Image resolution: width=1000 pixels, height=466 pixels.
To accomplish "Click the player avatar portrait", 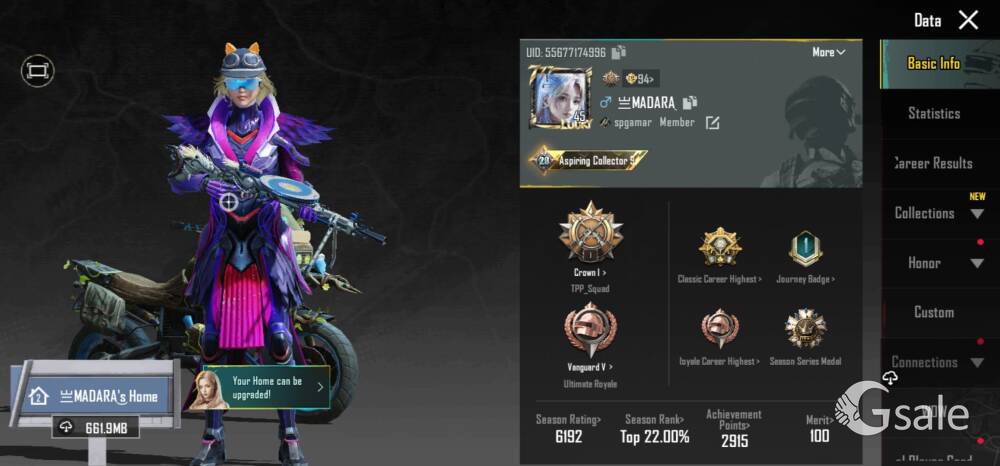I will point(559,98).
